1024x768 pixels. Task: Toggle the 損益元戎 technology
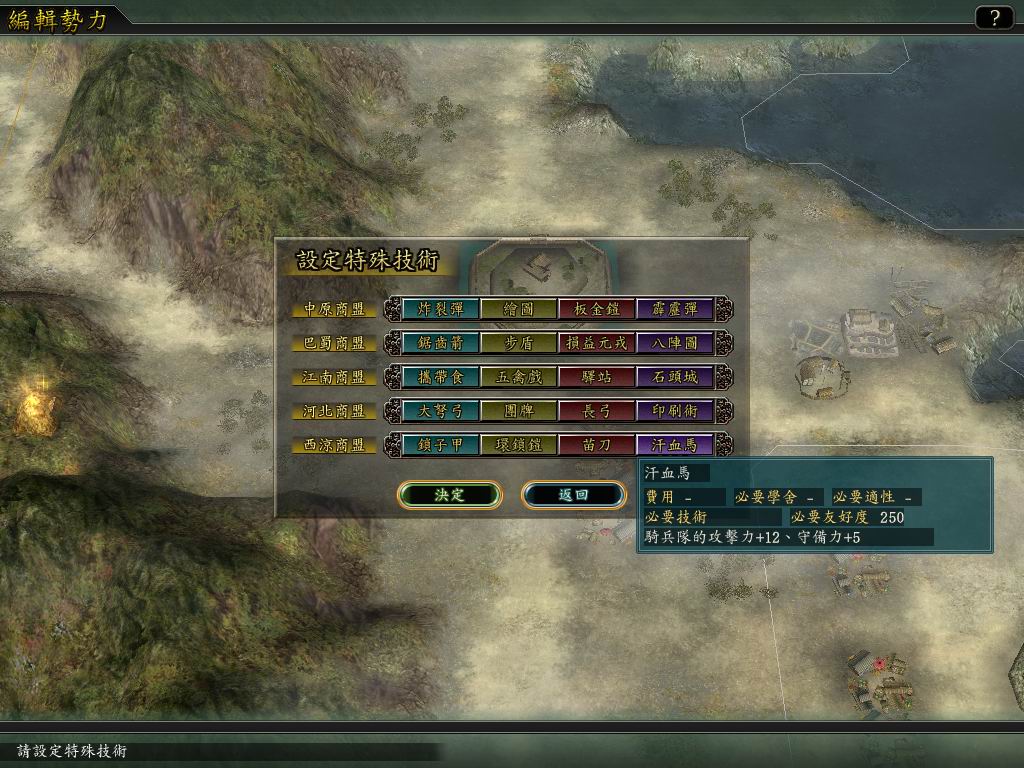(596, 343)
